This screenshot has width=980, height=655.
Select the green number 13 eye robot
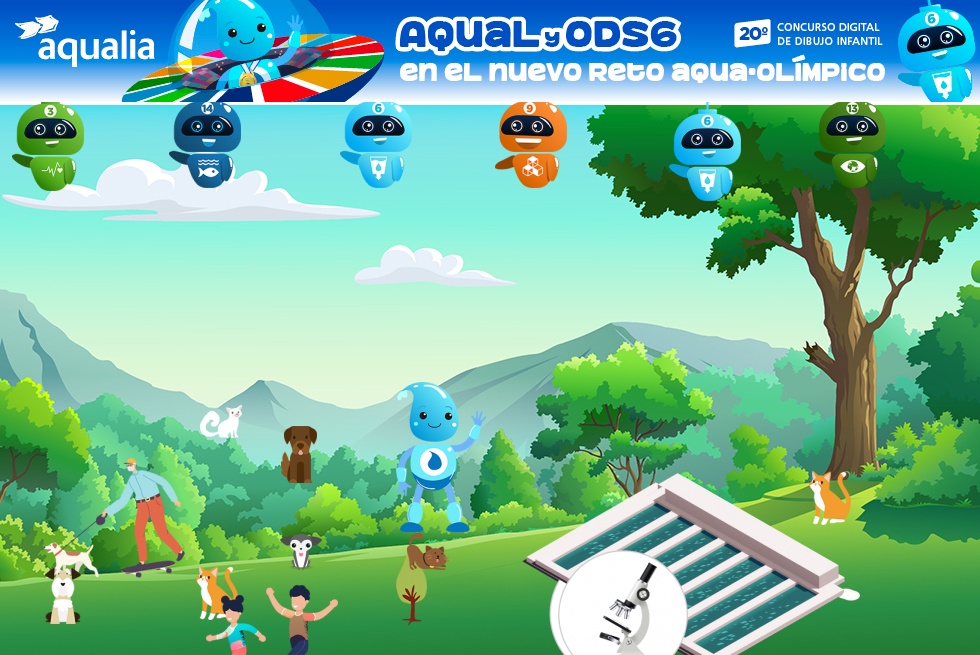(851, 143)
